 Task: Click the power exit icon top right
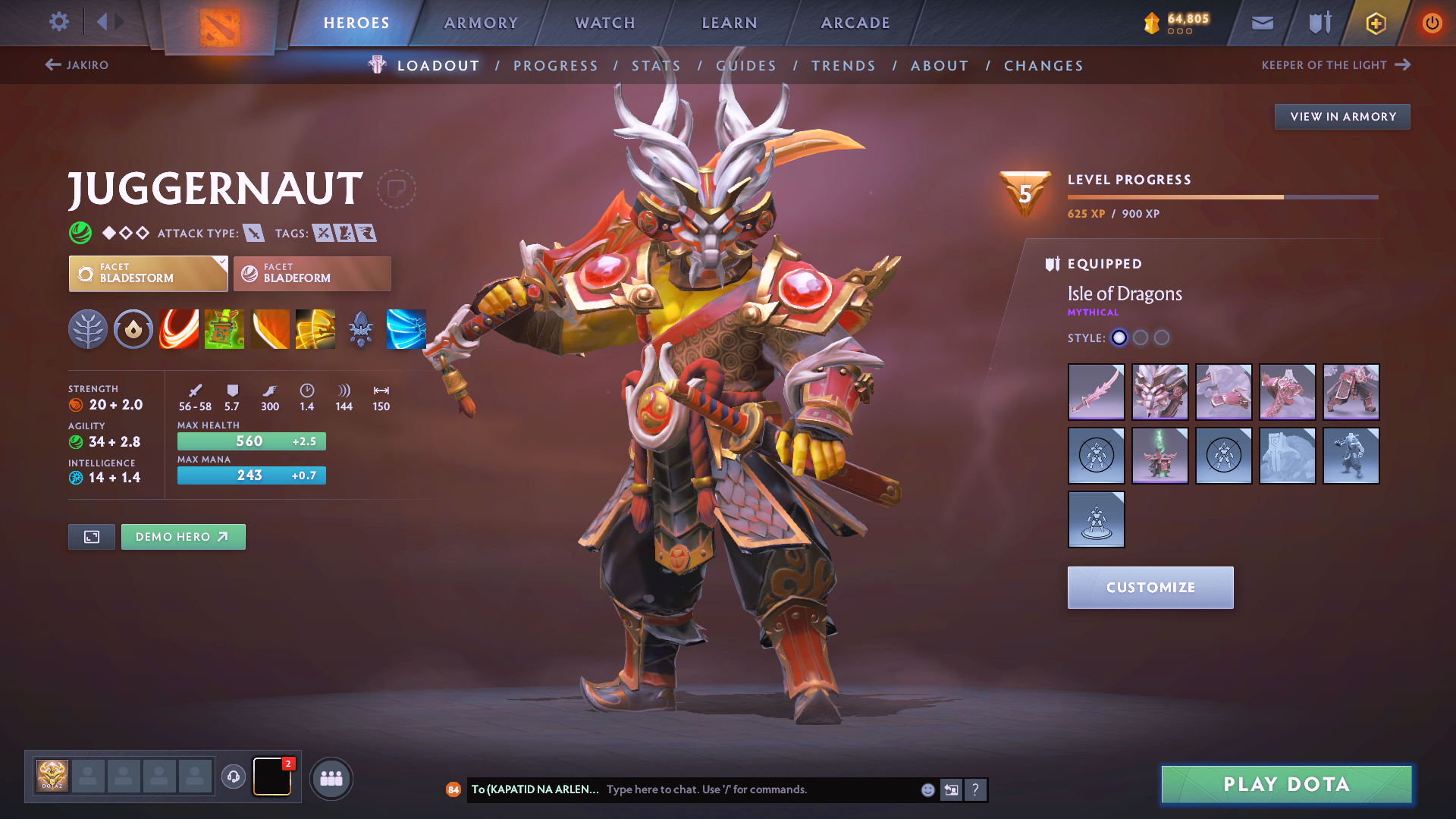(1432, 23)
